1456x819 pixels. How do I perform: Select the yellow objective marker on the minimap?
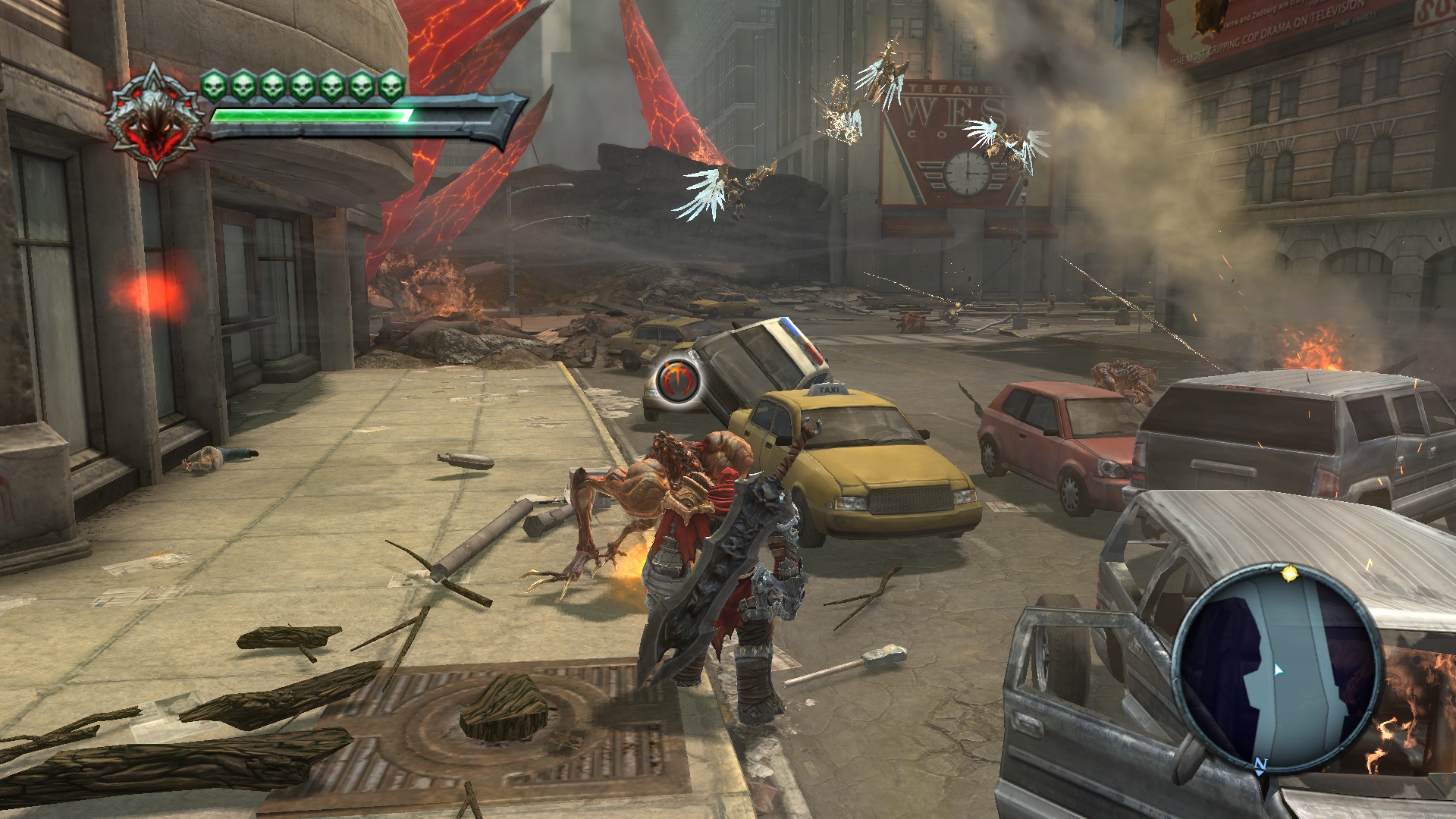[x=1288, y=574]
